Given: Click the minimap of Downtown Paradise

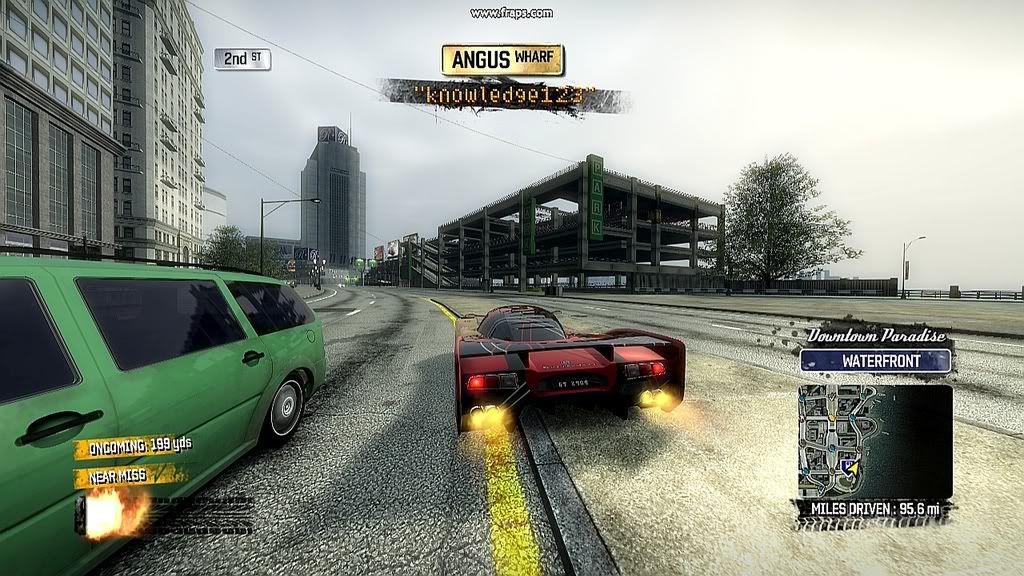Looking at the screenshot, I should click(x=874, y=441).
